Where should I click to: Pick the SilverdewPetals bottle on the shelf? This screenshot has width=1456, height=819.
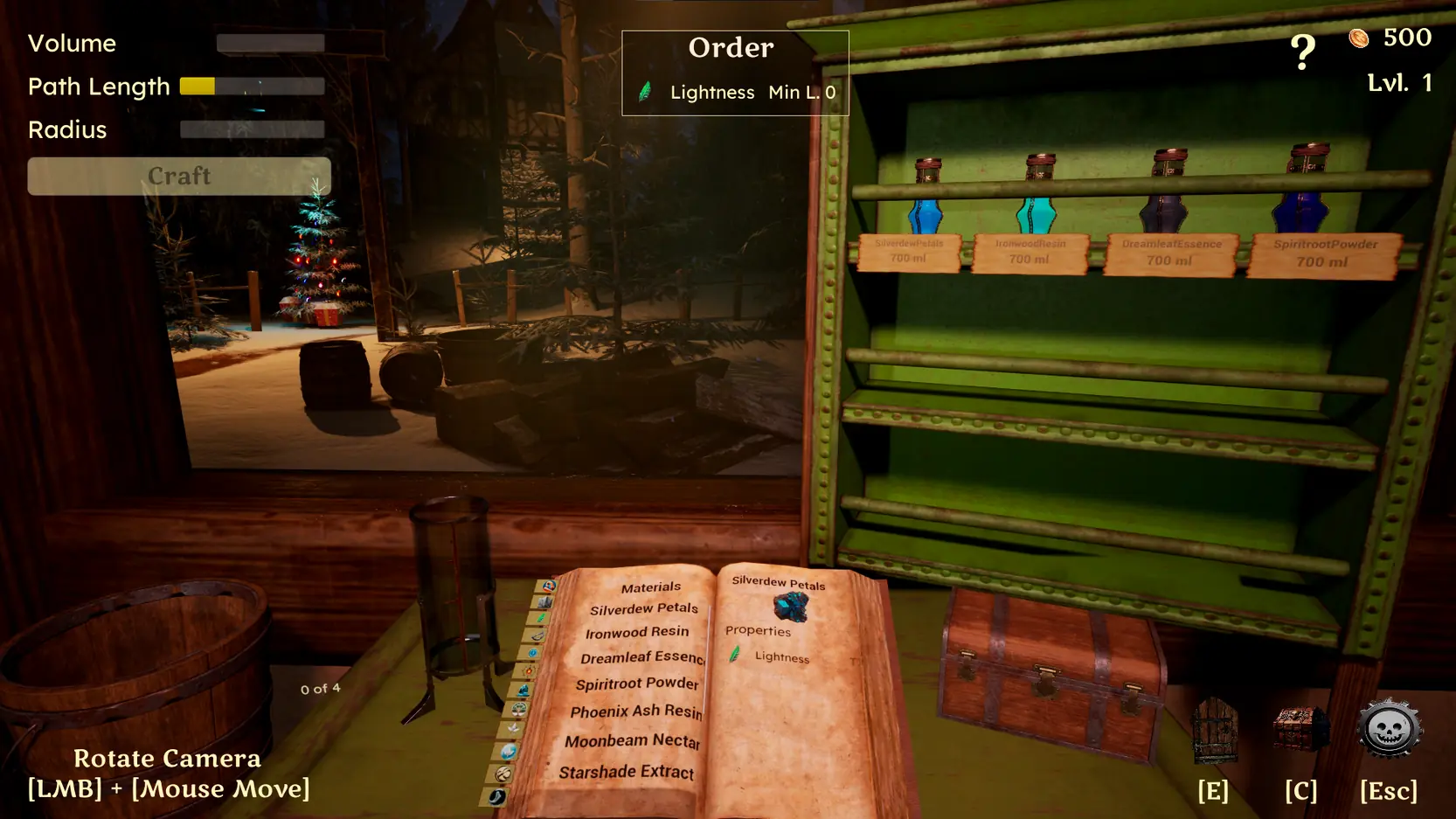925,200
